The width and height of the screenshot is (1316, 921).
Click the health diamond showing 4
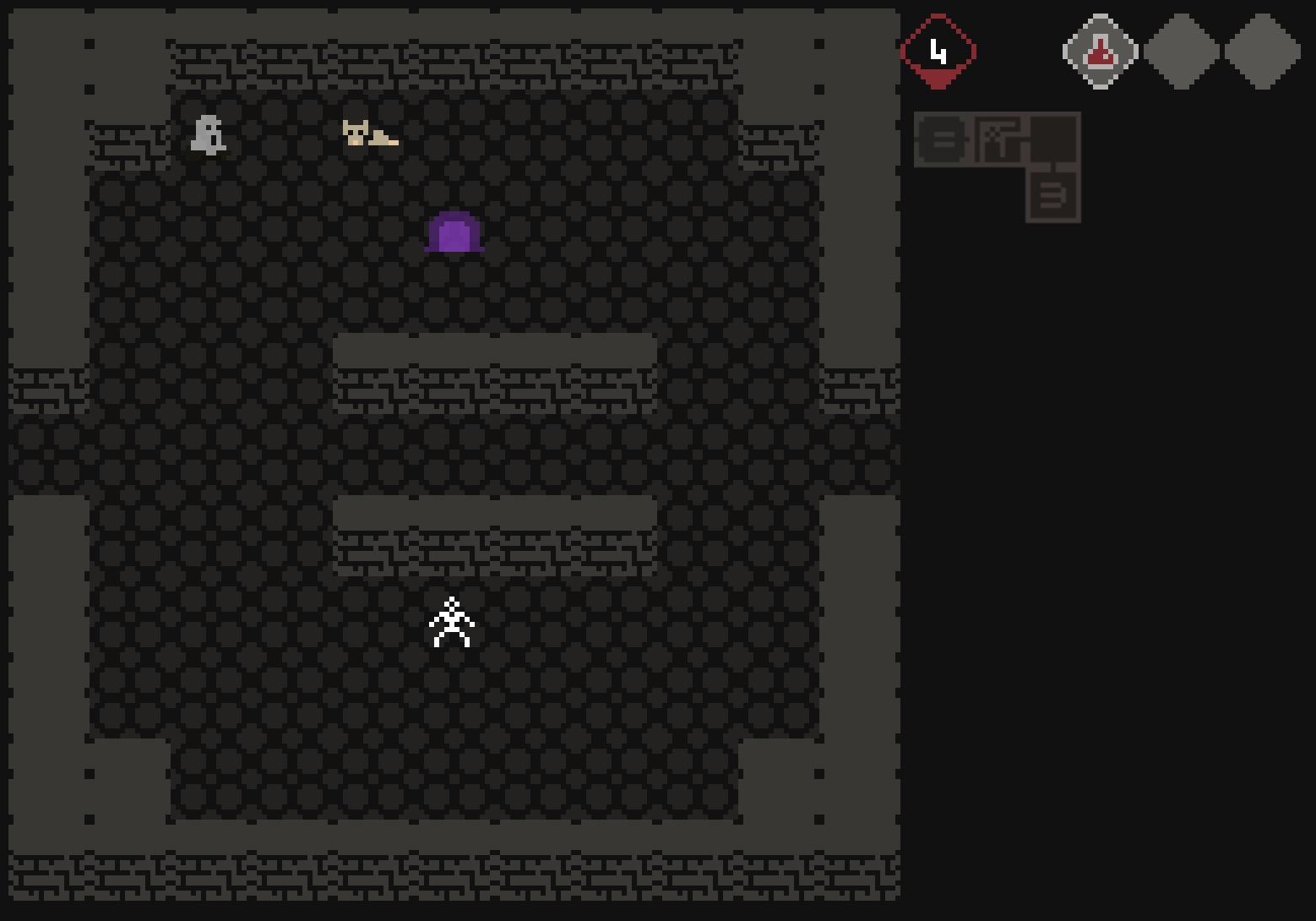[939, 51]
